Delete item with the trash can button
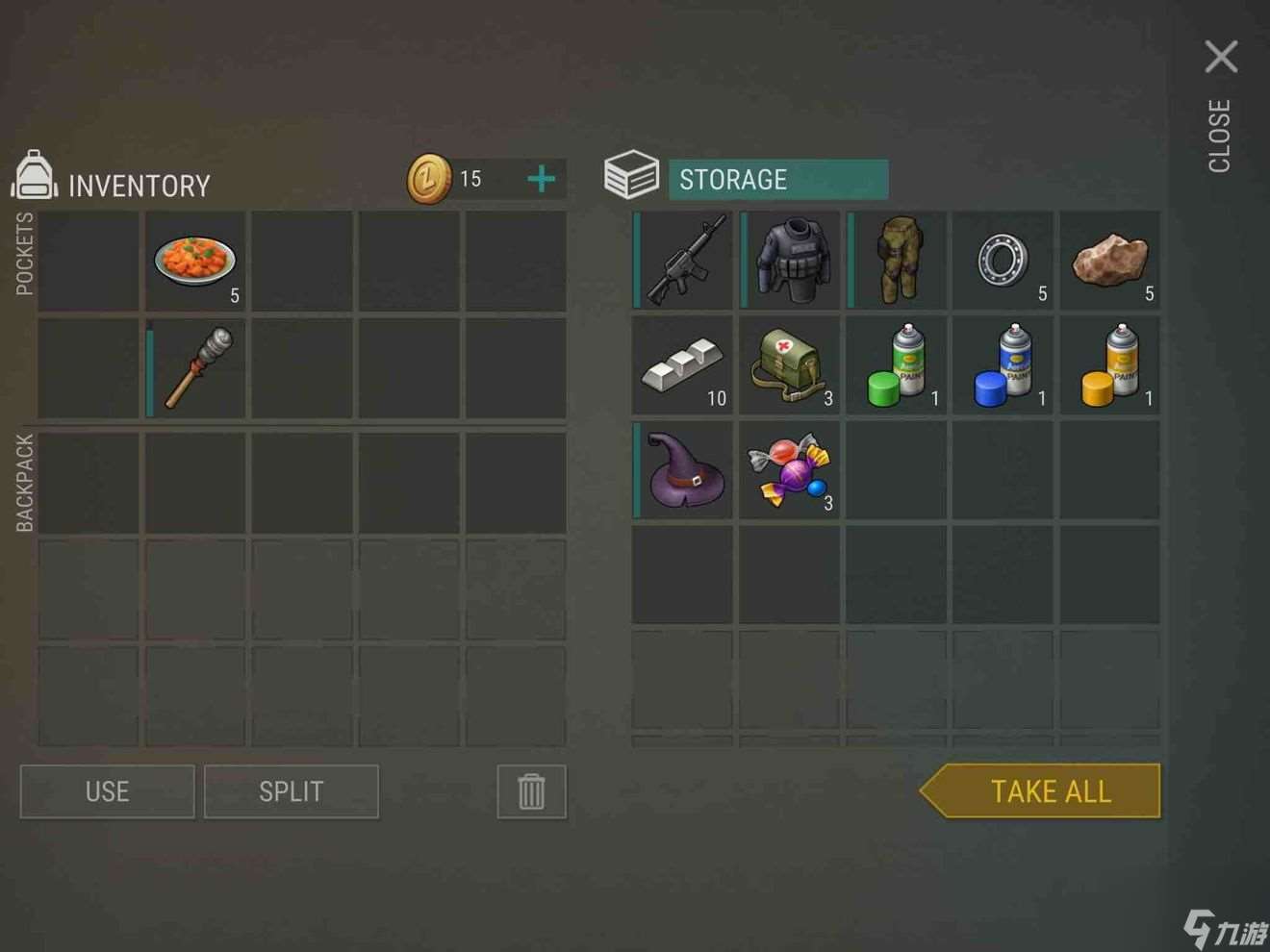This screenshot has width=1270, height=952. pos(531,791)
